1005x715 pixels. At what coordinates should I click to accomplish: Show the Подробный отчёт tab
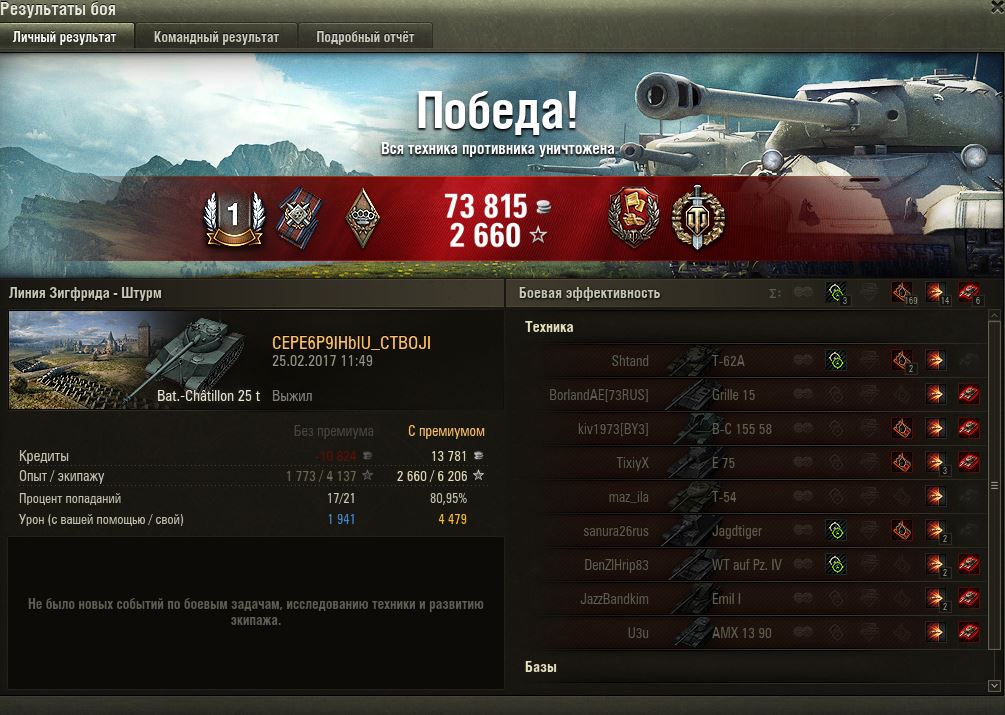coord(365,38)
